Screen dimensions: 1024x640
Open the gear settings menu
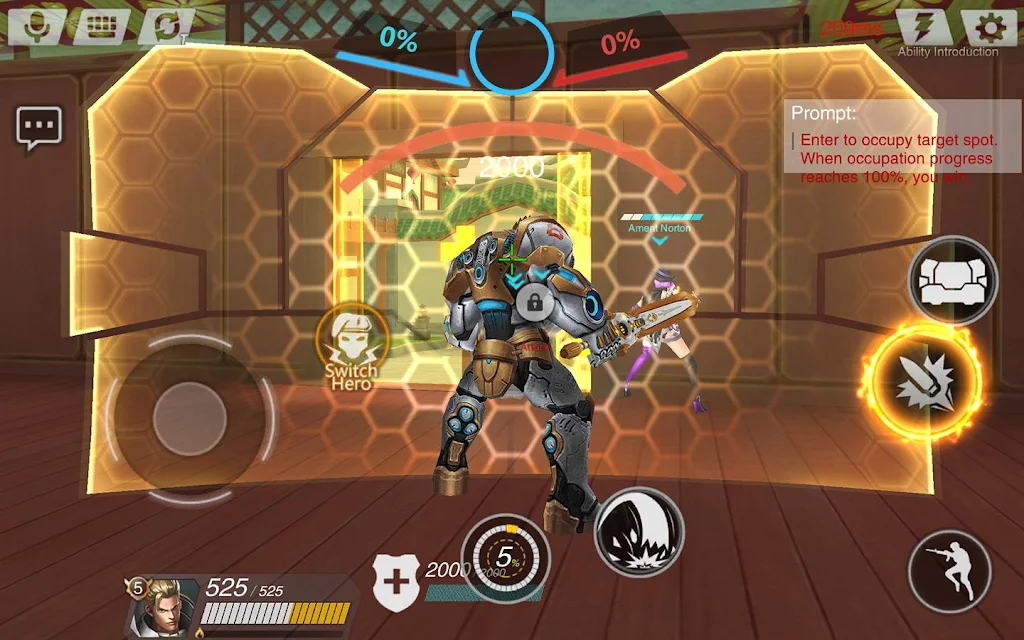[988, 27]
